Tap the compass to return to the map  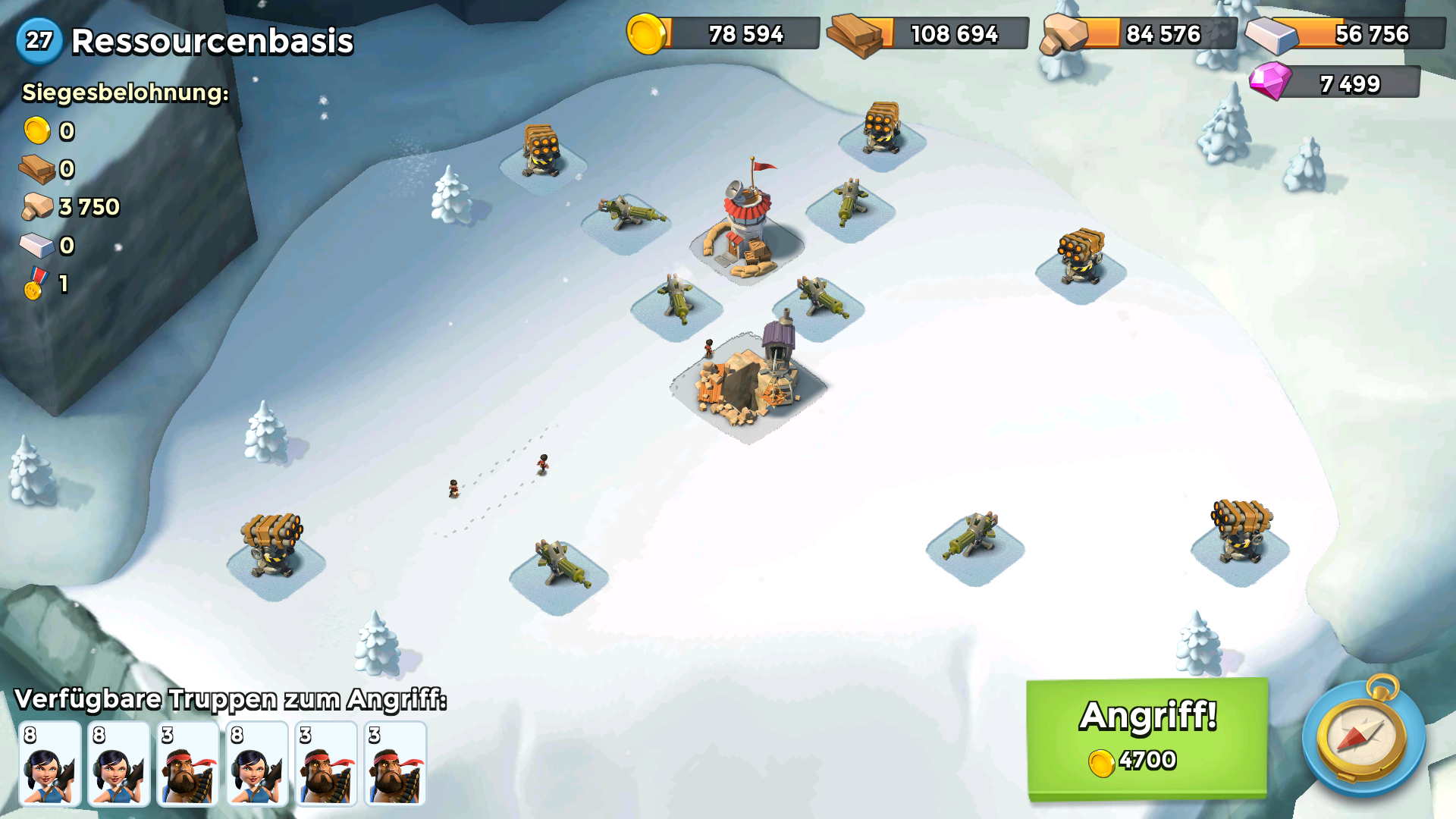click(x=1363, y=736)
